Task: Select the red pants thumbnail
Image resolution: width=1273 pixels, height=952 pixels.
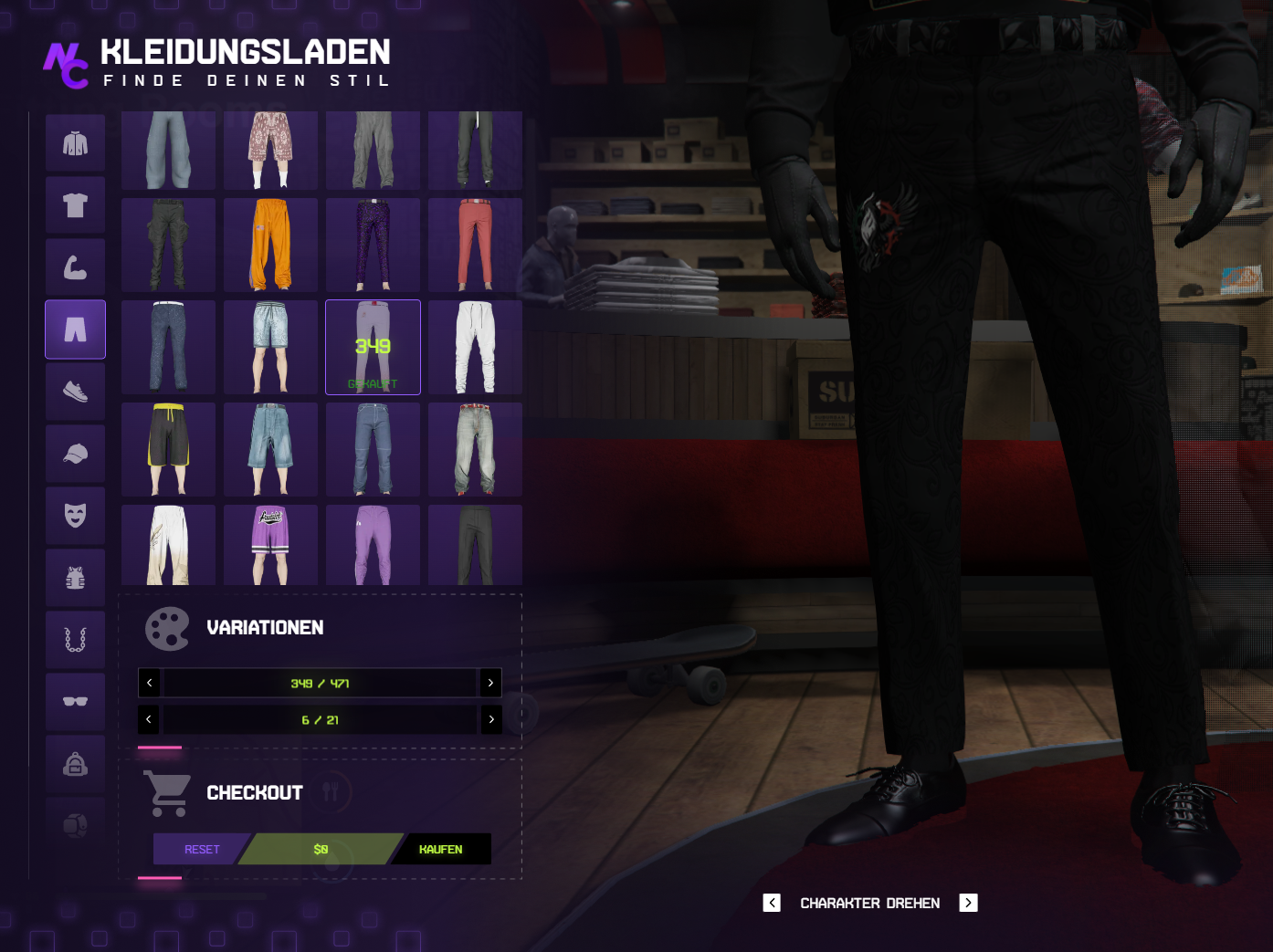Action: pos(475,245)
